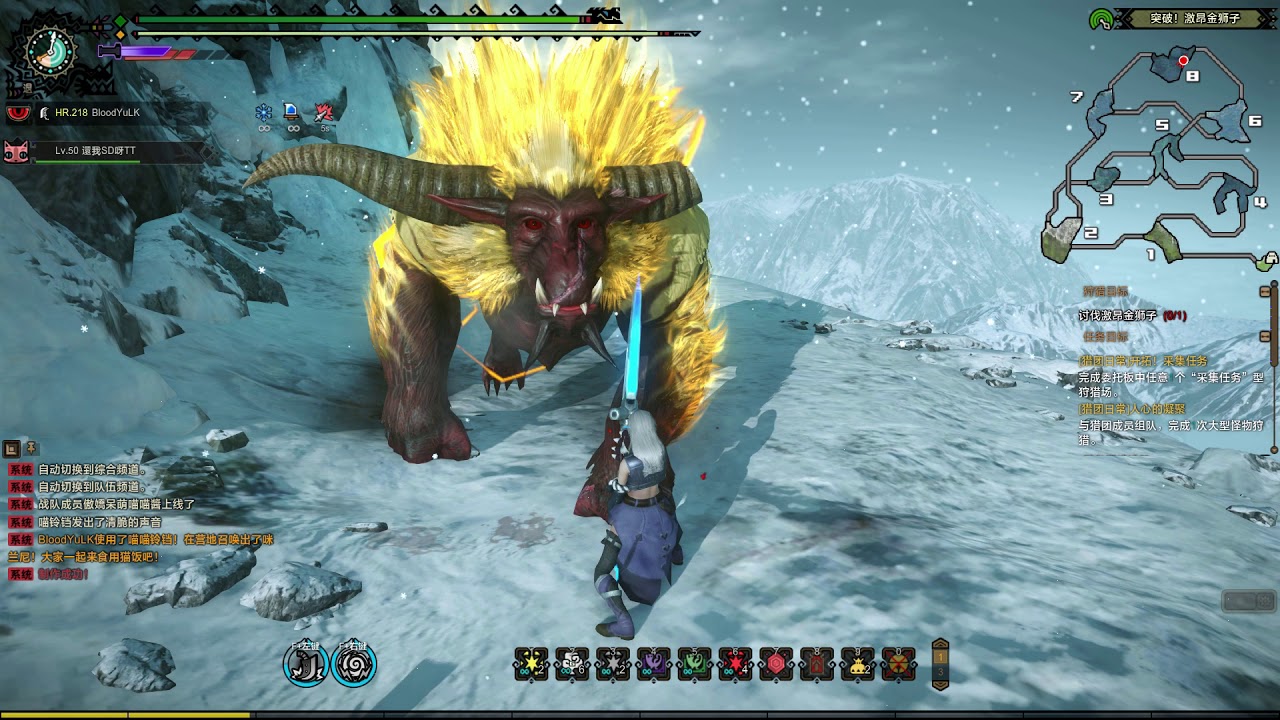Select player BloodYuLK in the party list
The image size is (1280, 720).
pyautogui.click(x=97, y=113)
